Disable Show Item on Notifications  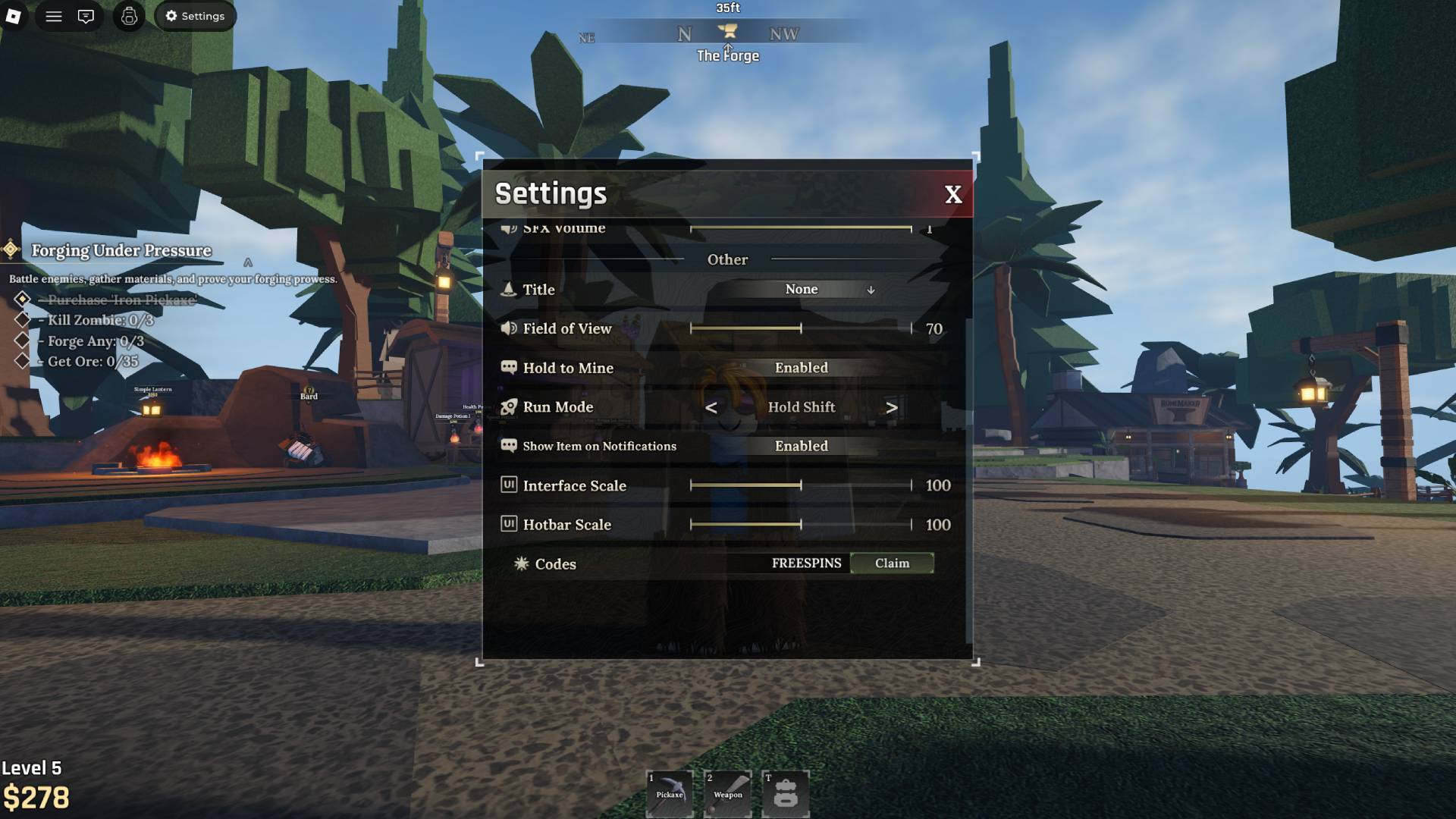click(801, 446)
